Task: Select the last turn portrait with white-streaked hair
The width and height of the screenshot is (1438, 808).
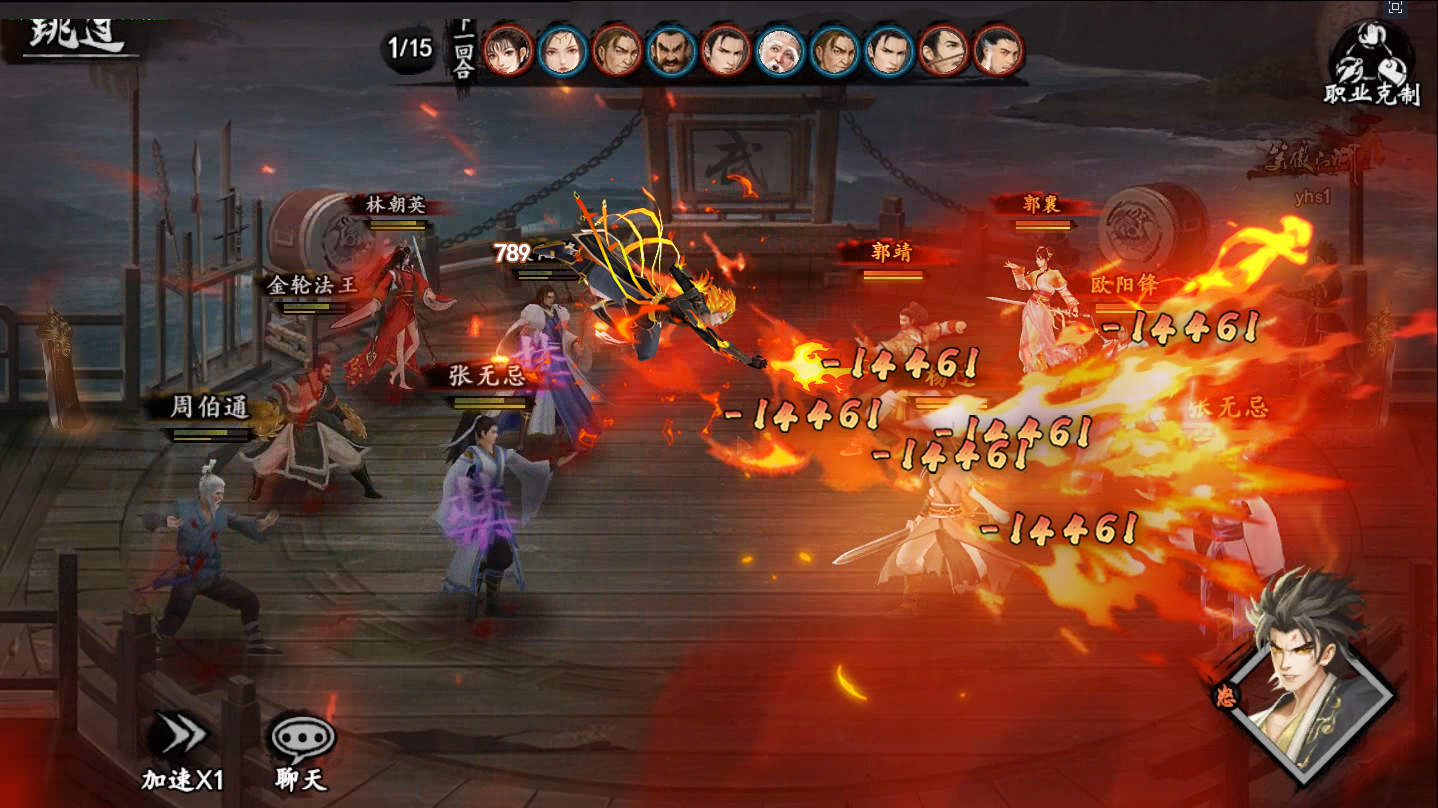Action: click(997, 50)
